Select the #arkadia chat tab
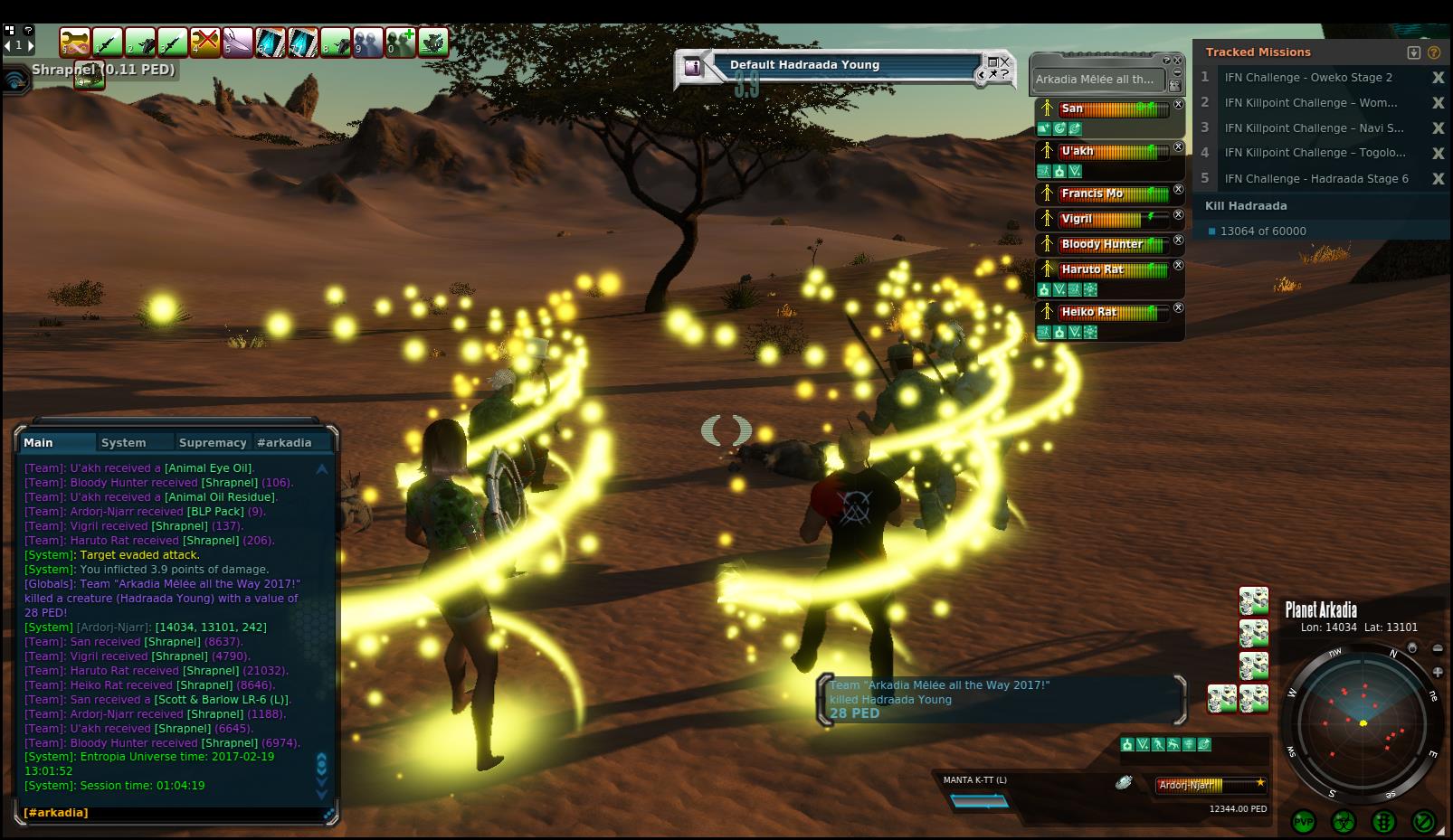 pos(284,442)
